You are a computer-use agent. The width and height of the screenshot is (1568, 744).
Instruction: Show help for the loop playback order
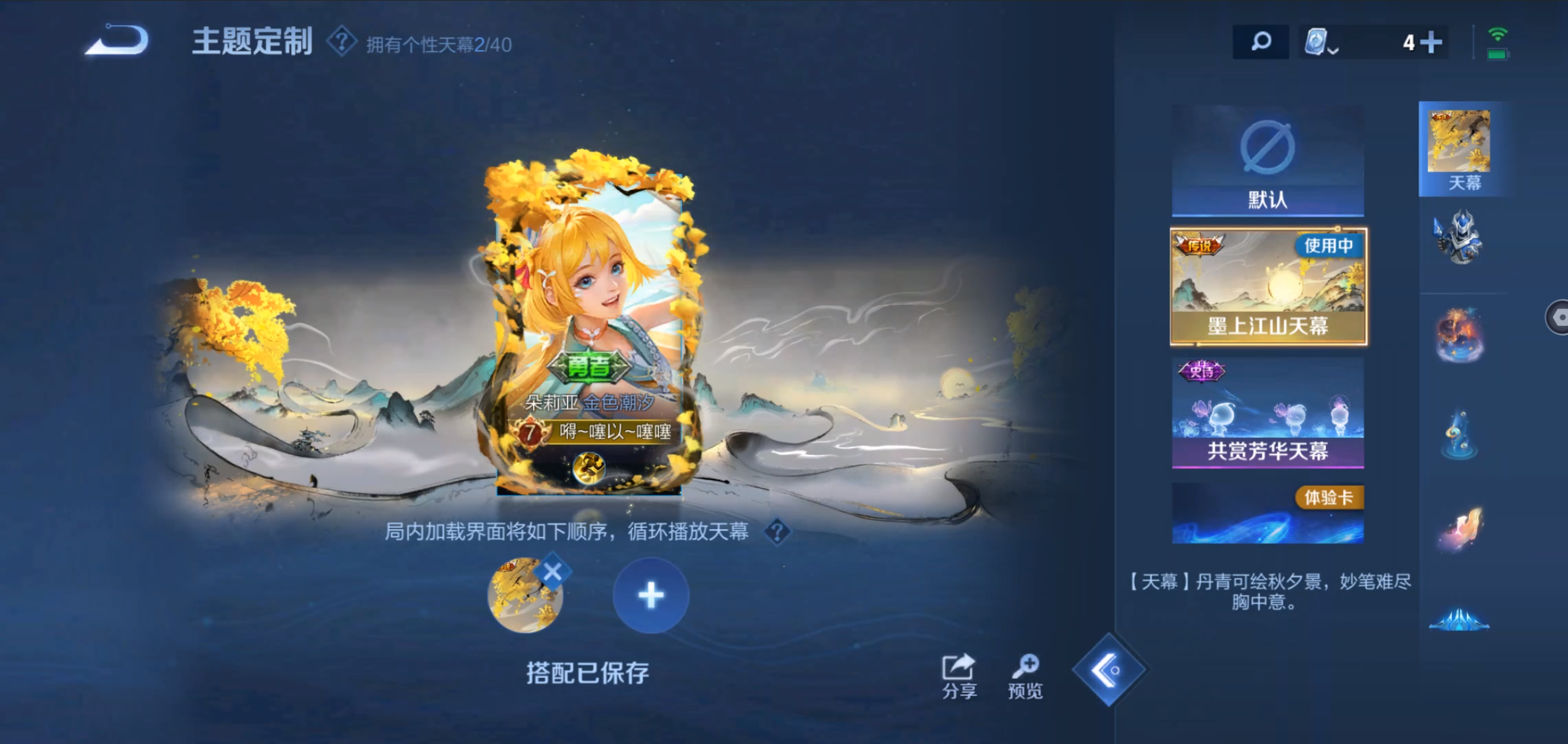coord(777,532)
